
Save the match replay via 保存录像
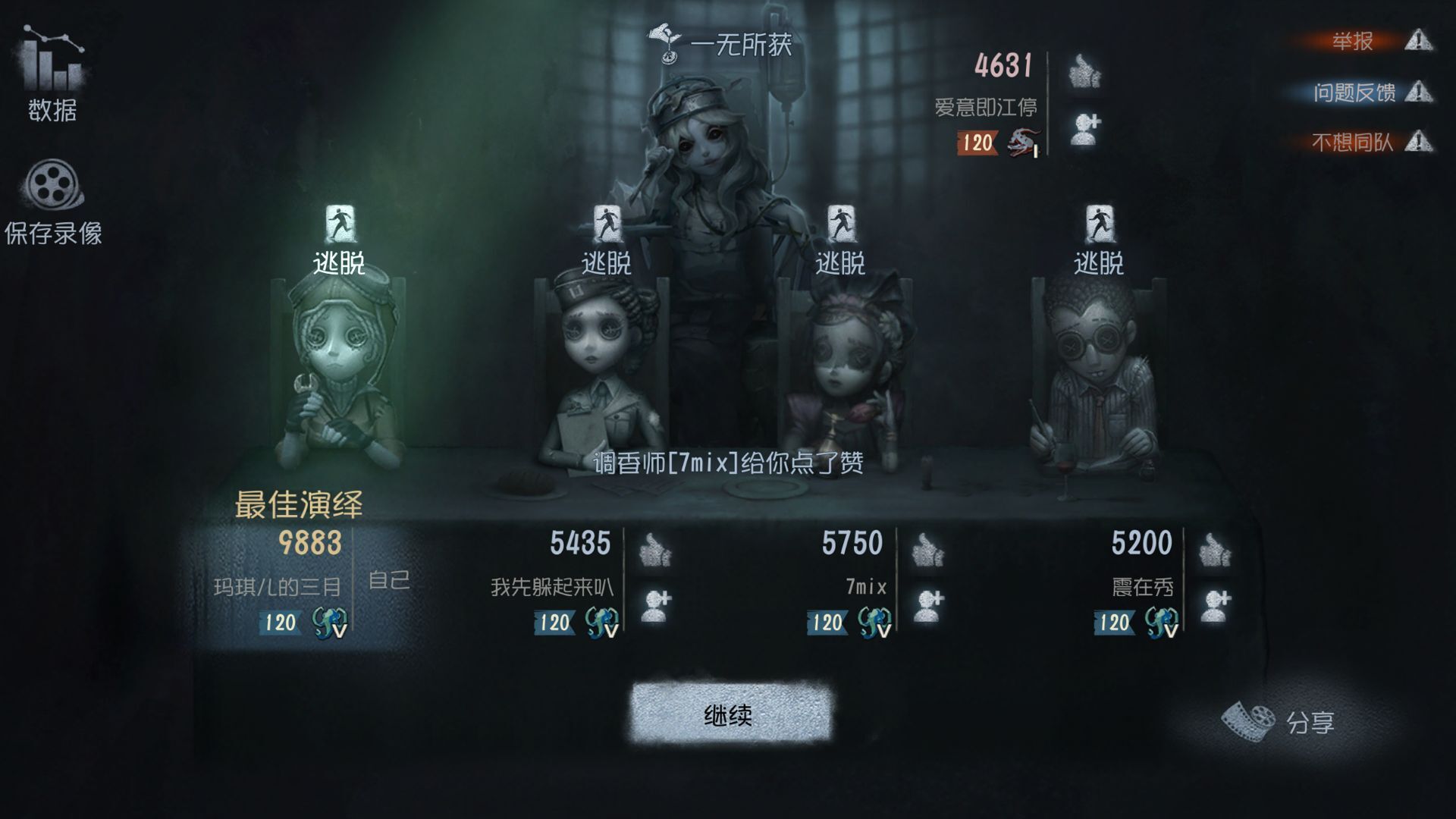pos(53,202)
